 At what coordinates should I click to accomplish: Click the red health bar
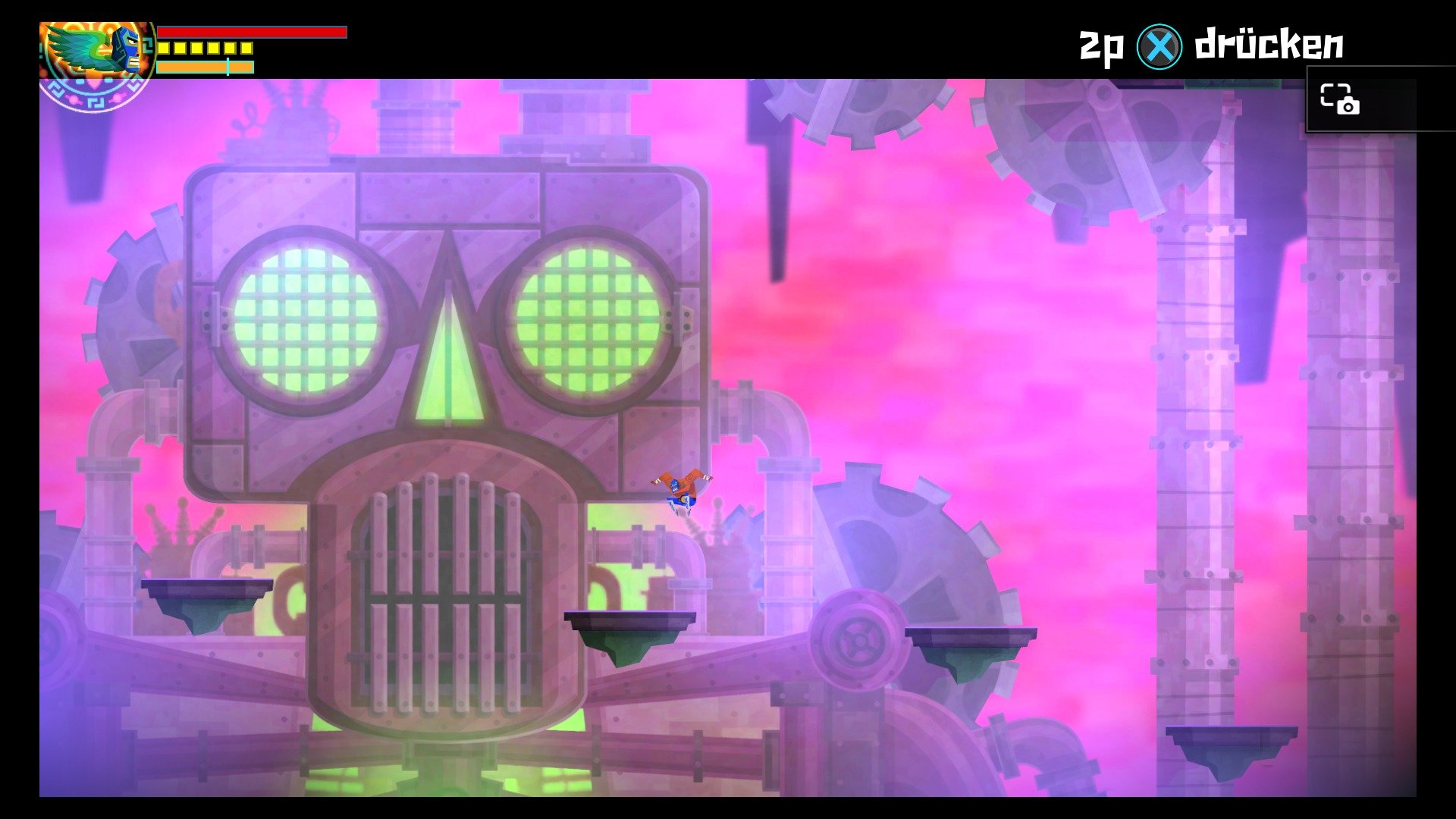(250, 33)
